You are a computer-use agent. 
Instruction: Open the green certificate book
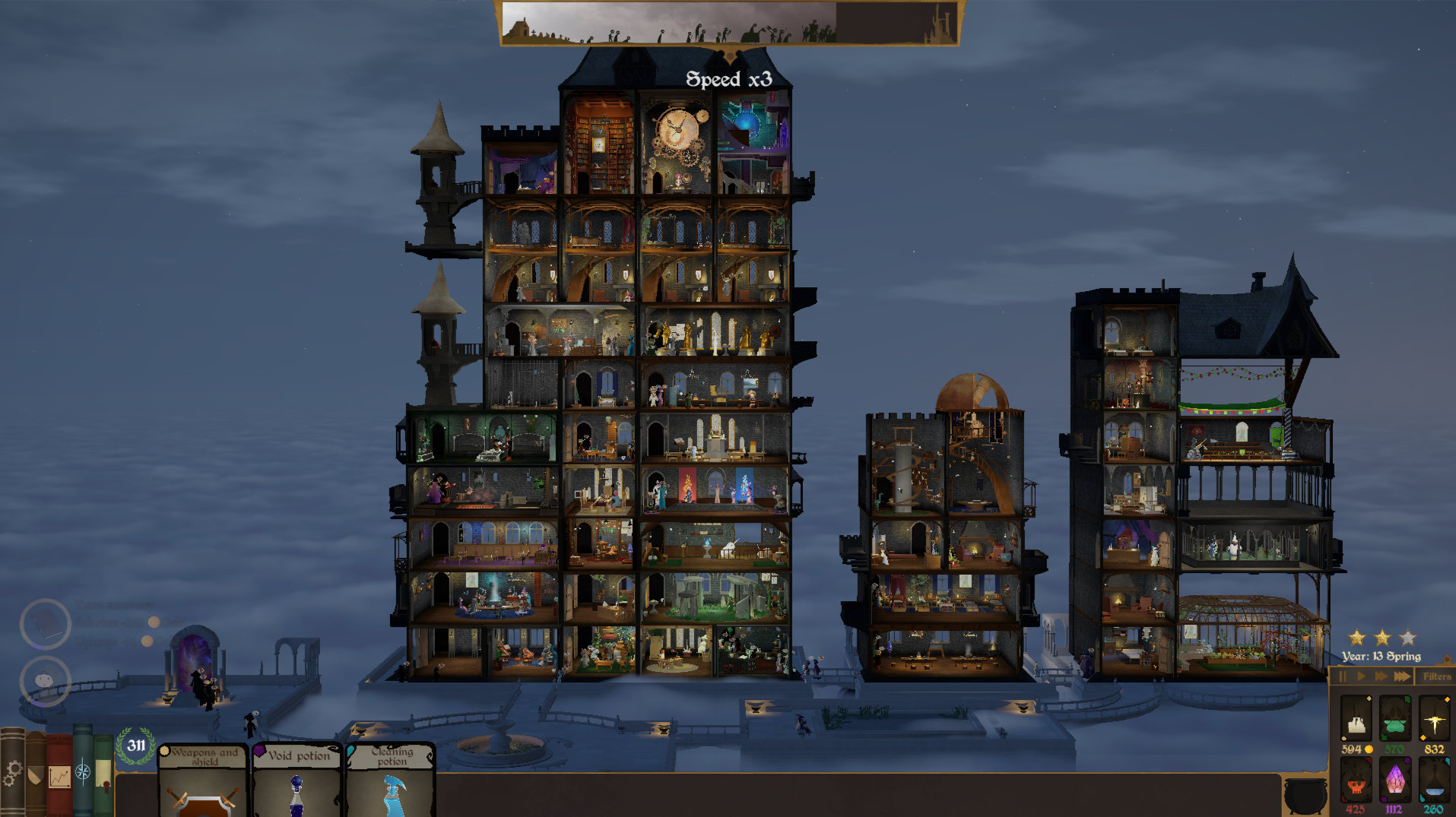[x=103, y=775]
